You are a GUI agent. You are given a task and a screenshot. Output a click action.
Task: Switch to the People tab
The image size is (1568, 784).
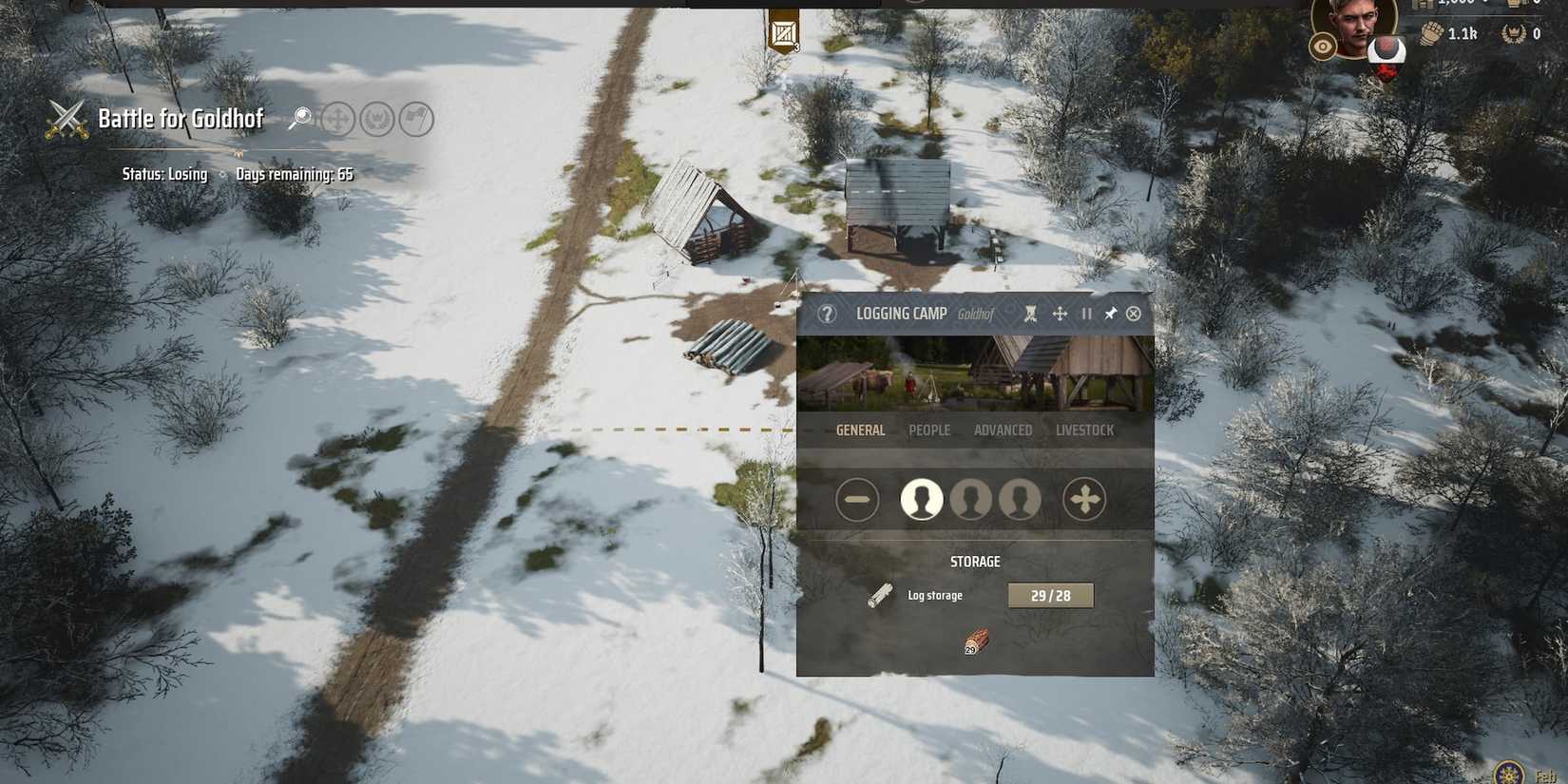(929, 430)
